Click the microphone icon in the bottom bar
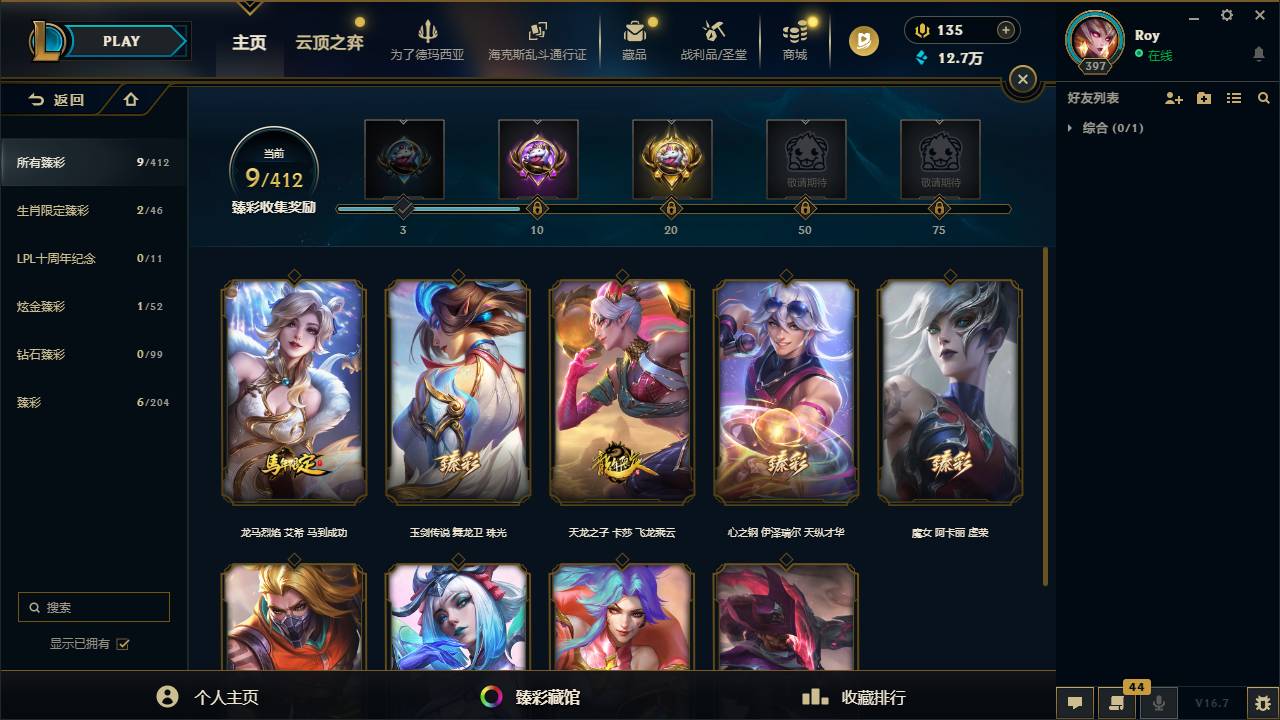 1160,703
